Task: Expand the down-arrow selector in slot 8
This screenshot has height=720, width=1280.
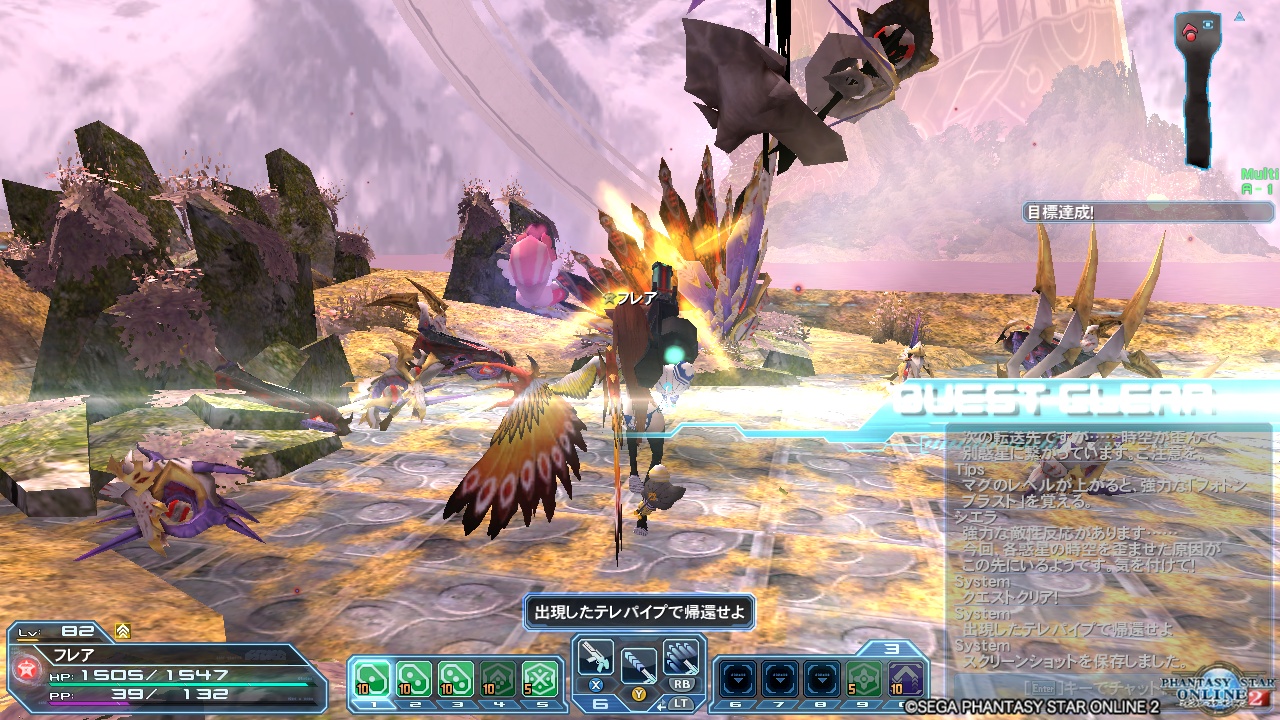Action: click(x=820, y=678)
